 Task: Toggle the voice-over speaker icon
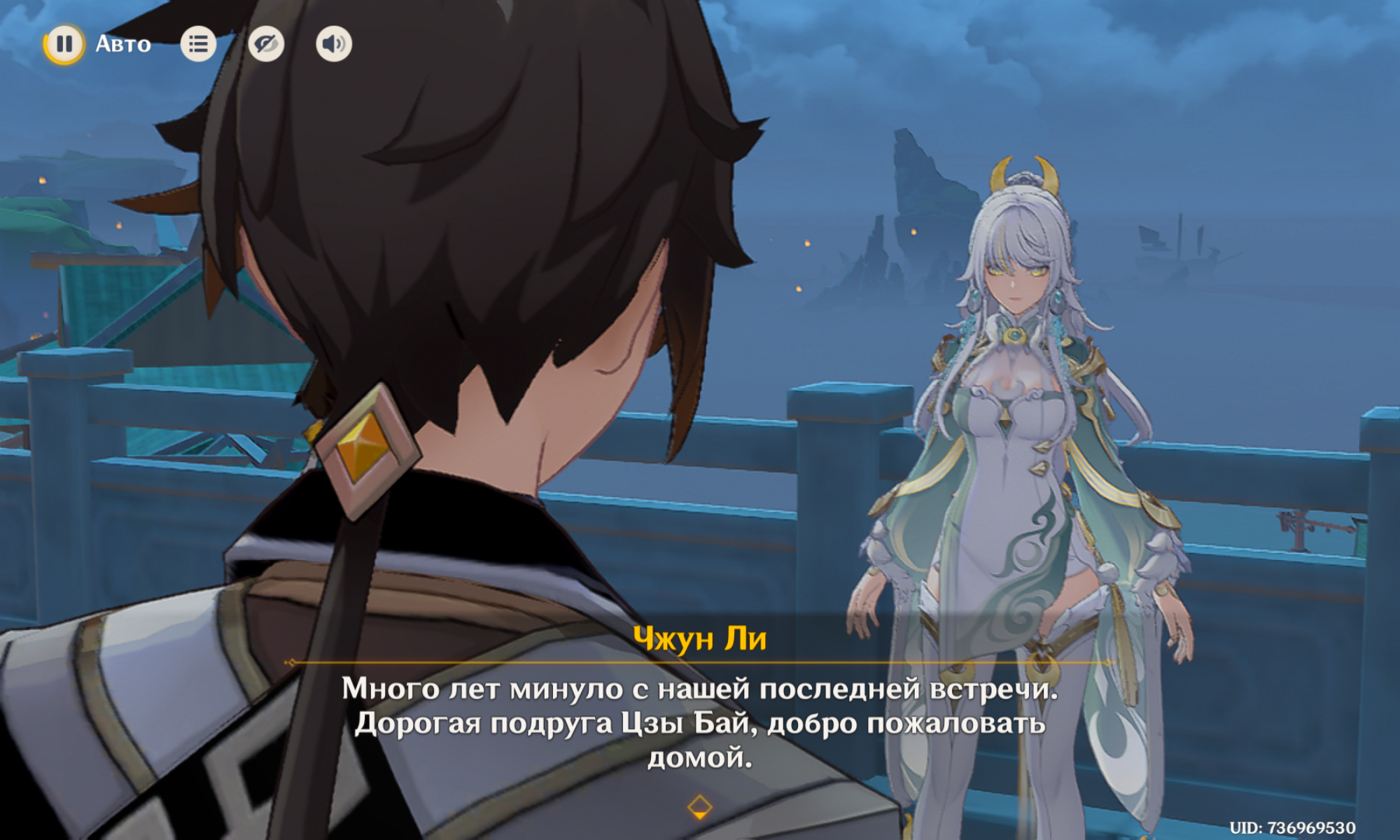[x=334, y=44]
